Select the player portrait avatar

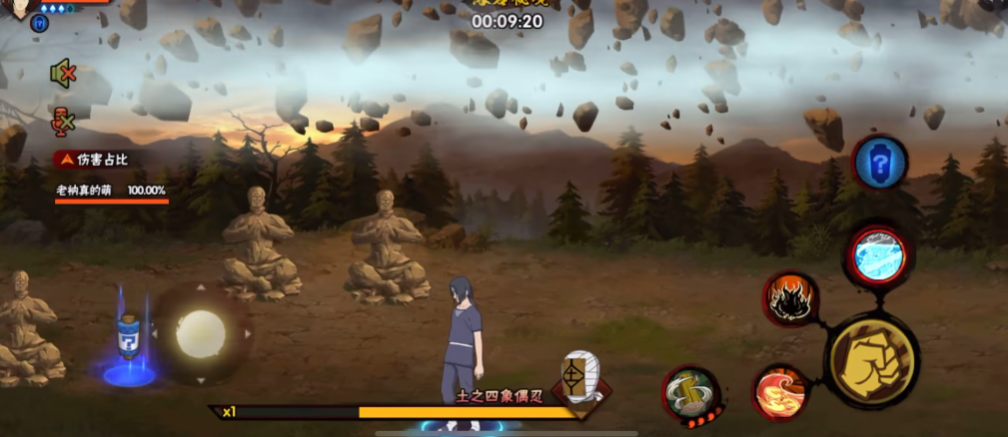click(20, 5)
